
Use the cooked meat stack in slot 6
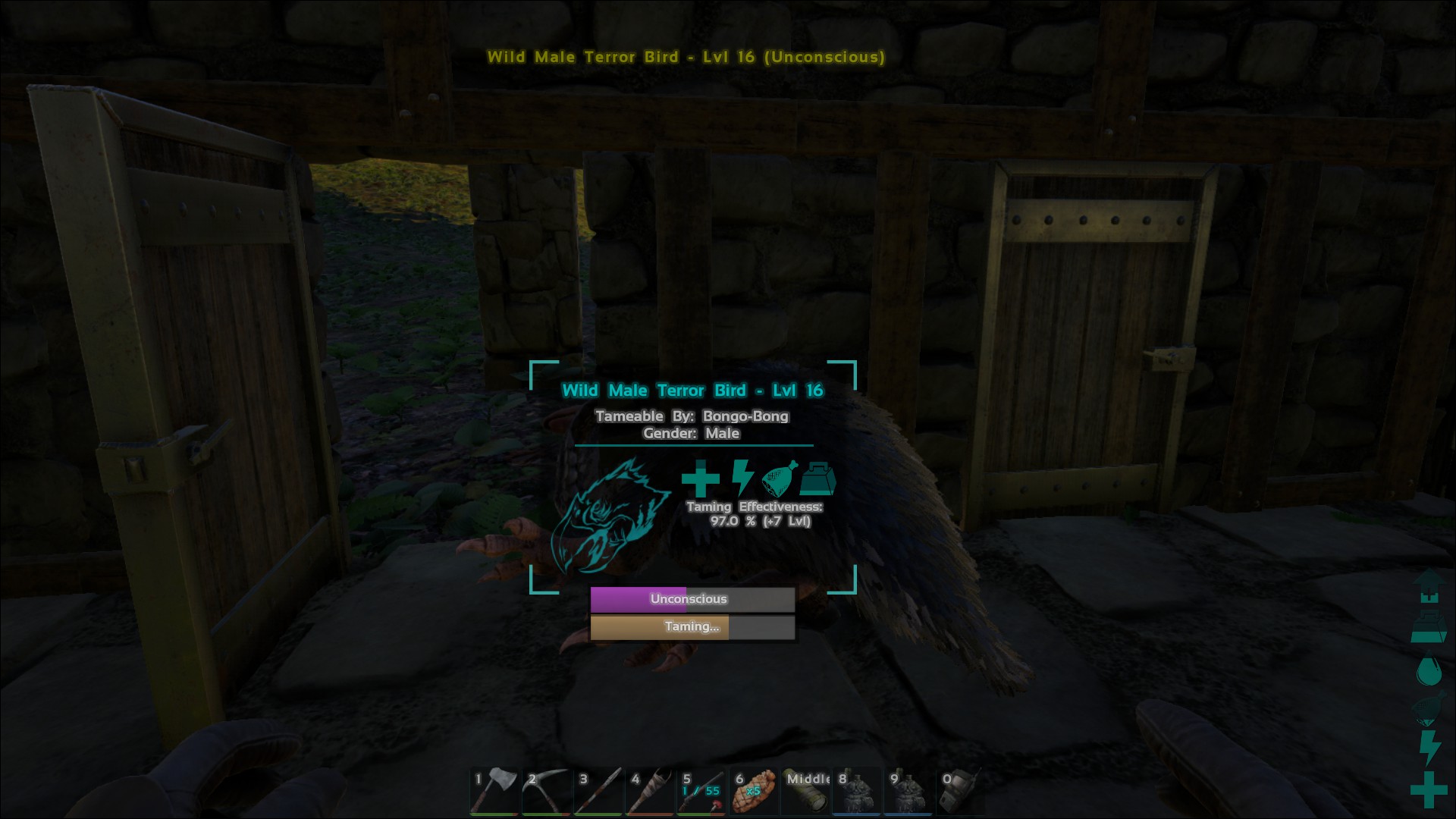(755, 791)
